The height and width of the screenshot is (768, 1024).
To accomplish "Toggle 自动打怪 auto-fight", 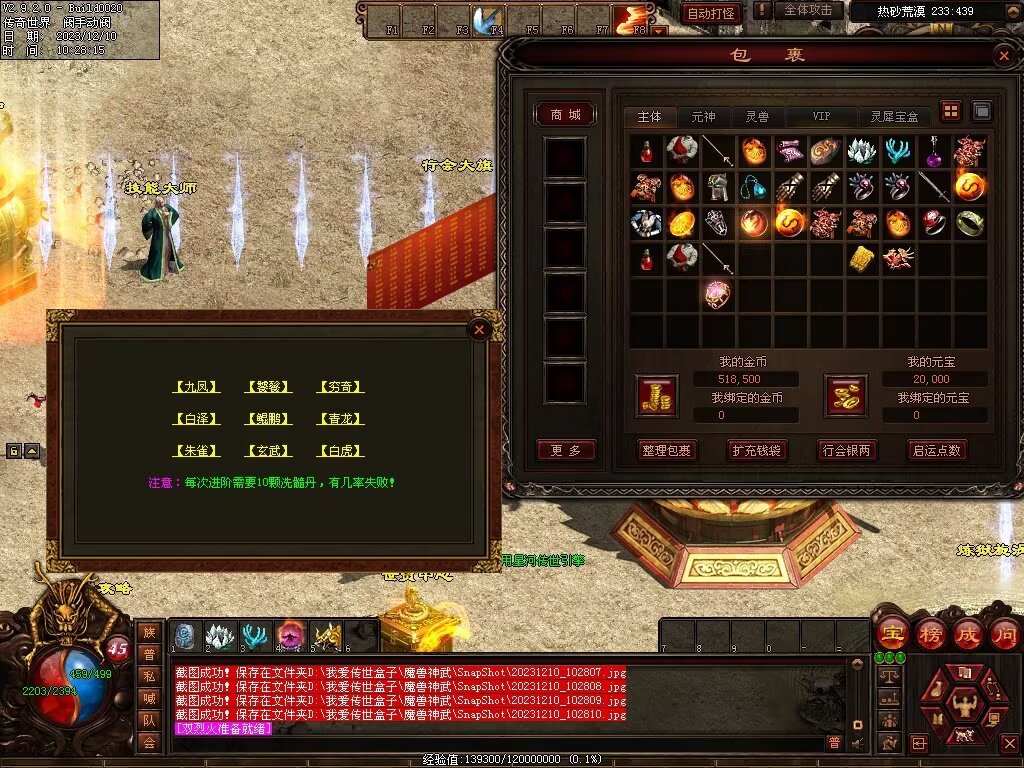I will [x=711, y=13].
